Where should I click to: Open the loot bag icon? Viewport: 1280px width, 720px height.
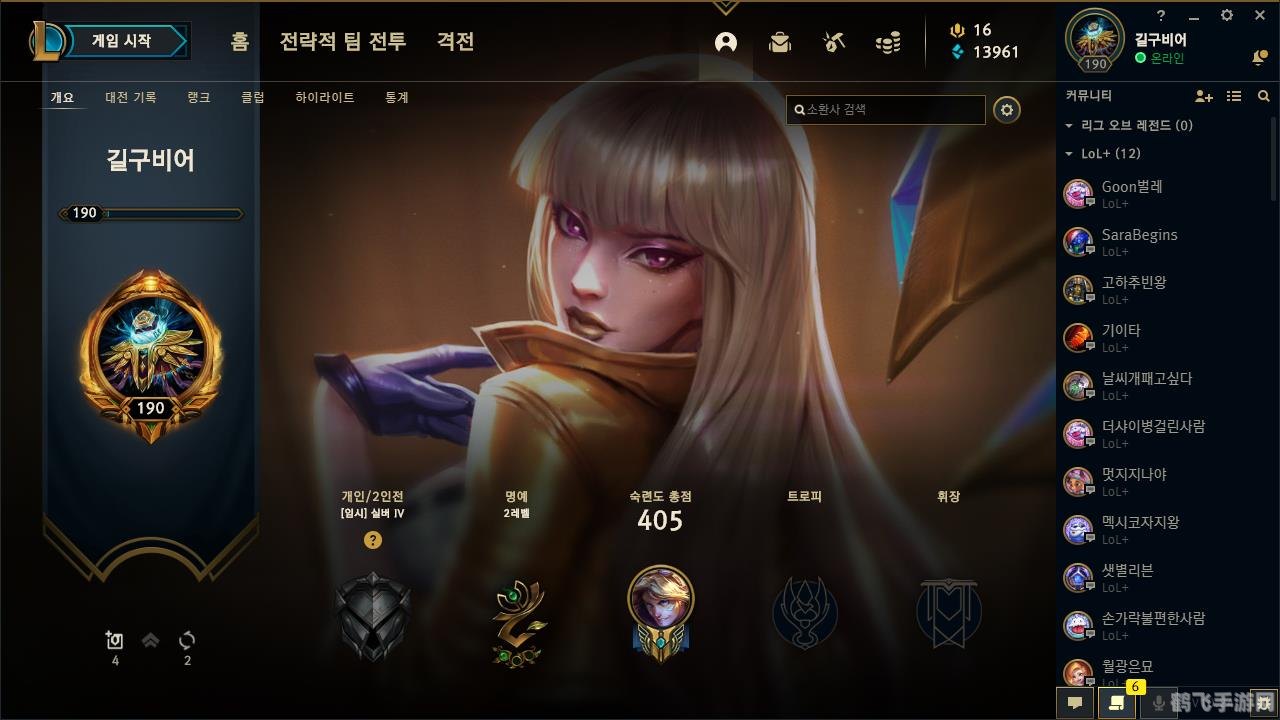coord(779,42)
